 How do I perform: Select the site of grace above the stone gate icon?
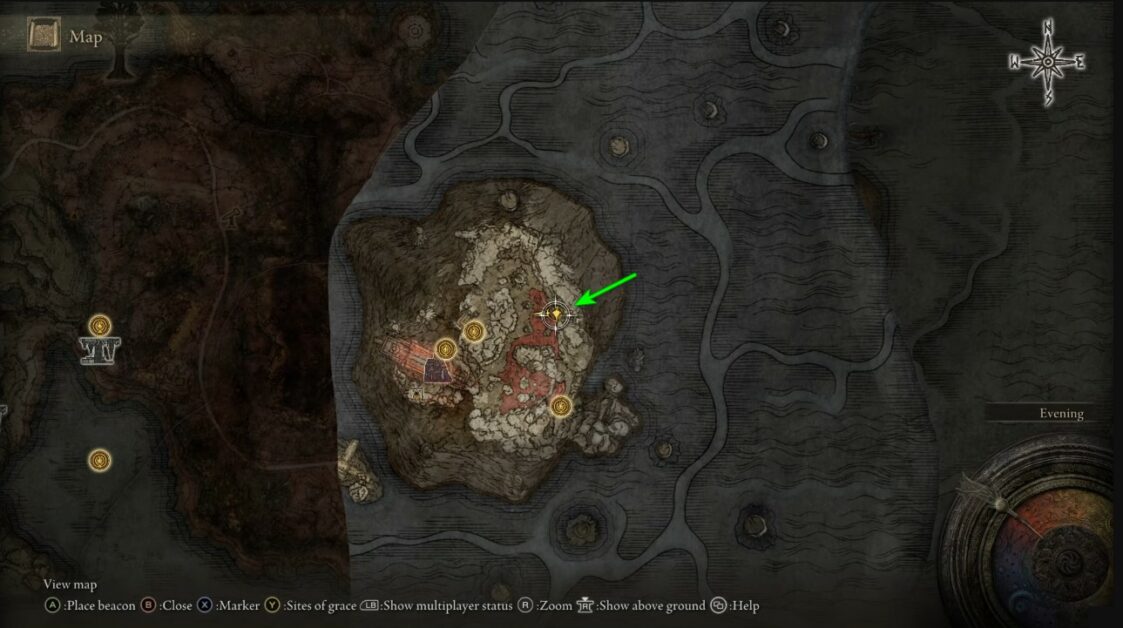pos(99,325)
